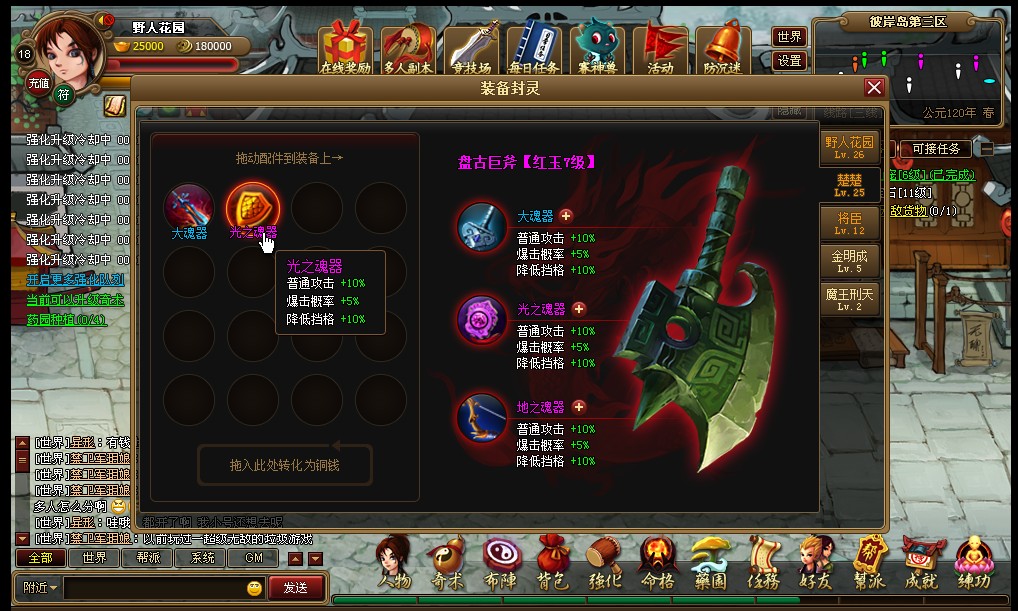This screenshot has height=611, width=1018.
Task: Switch to the 野人花园 Lv.26 character tab
Action: click(849, 148)
